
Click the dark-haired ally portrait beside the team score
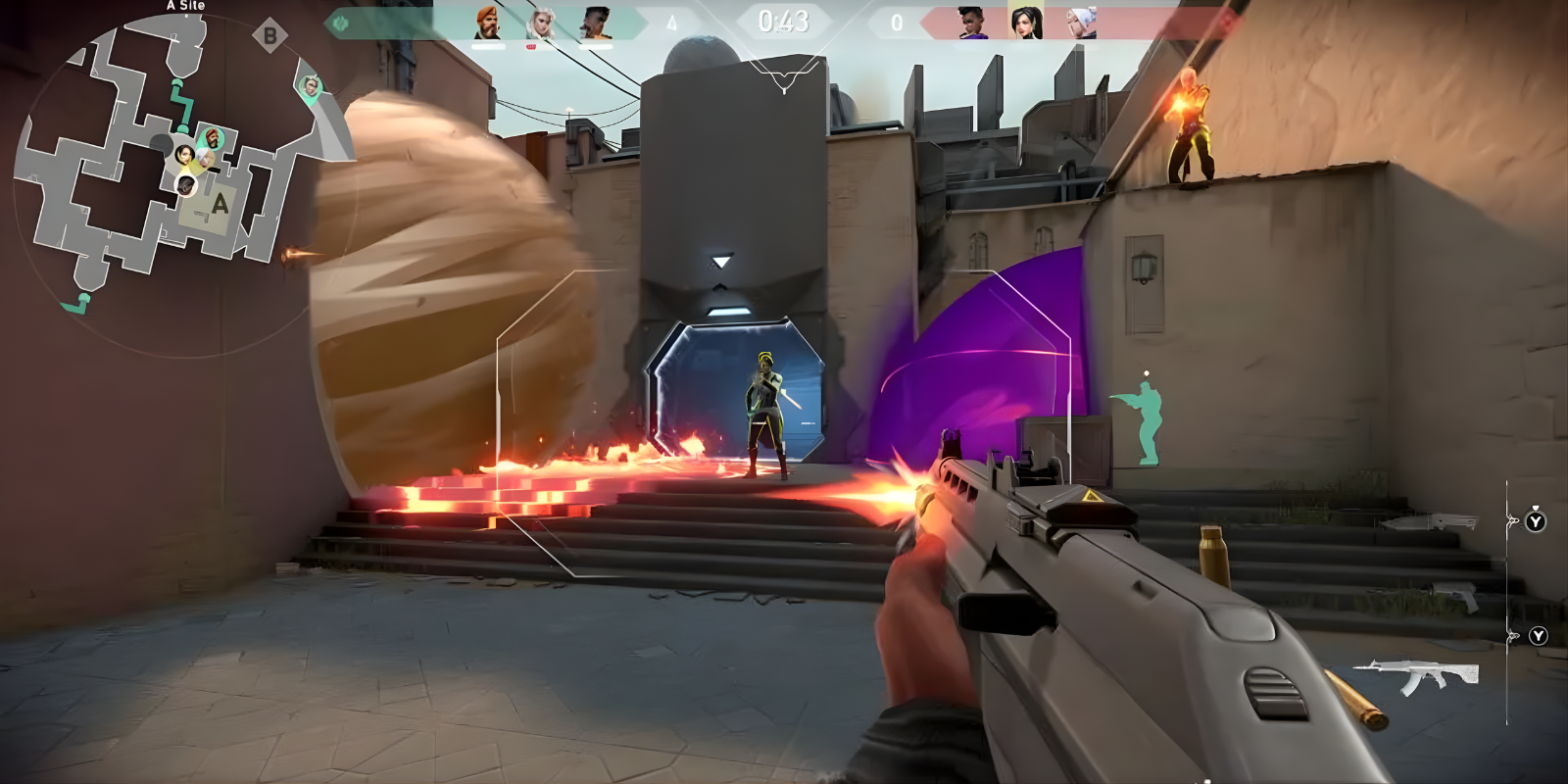(x=595, y=23)
